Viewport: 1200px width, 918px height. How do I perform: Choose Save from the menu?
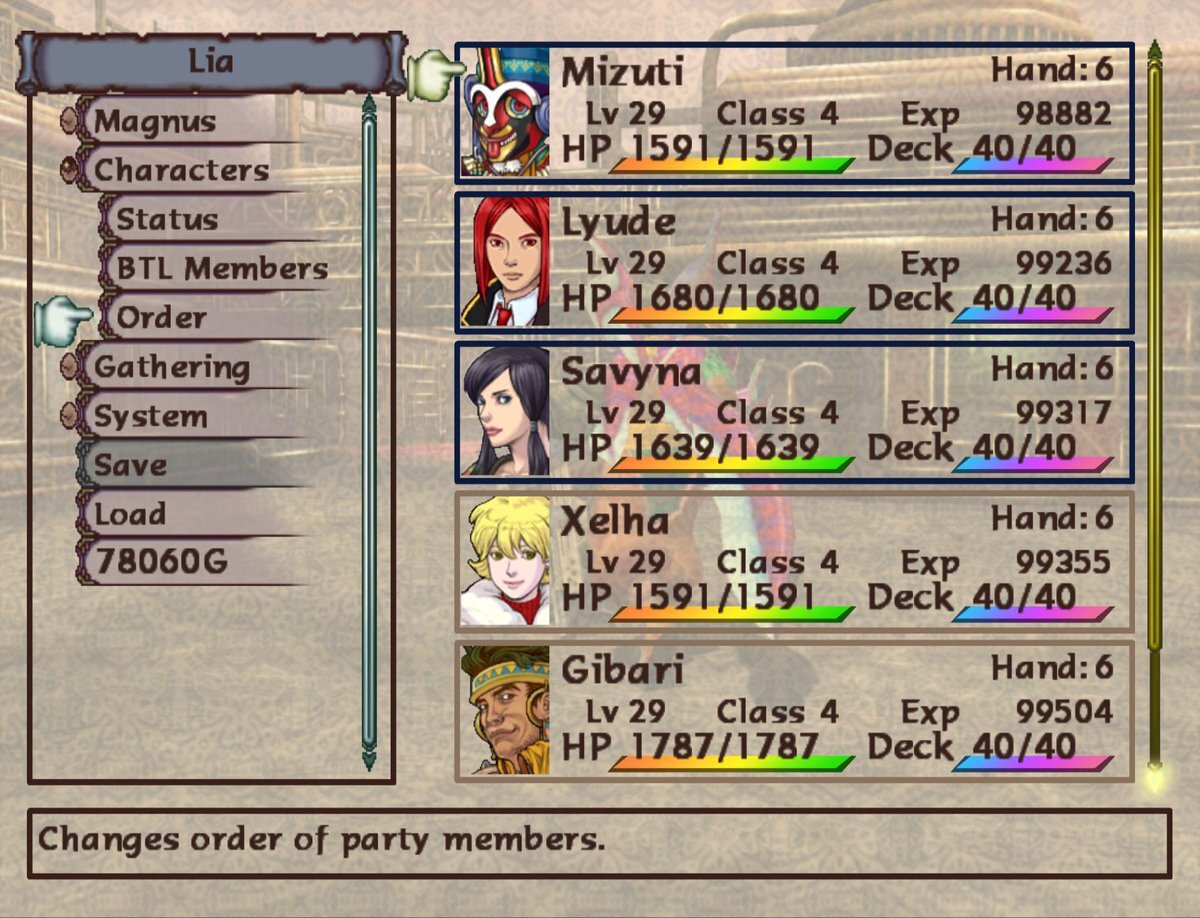pos(131,465)
